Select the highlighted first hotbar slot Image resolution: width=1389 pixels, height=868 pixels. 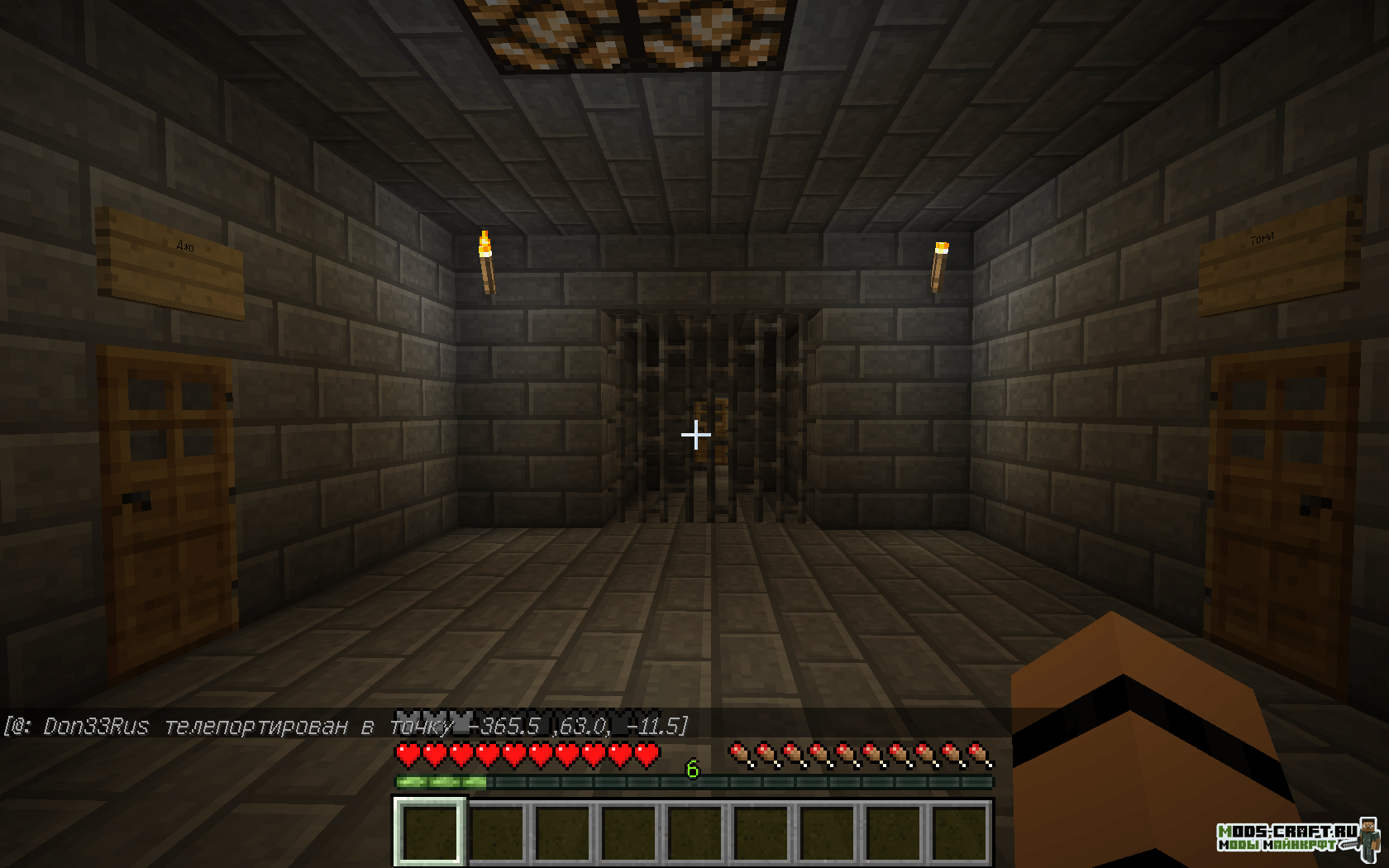[429, 832]
